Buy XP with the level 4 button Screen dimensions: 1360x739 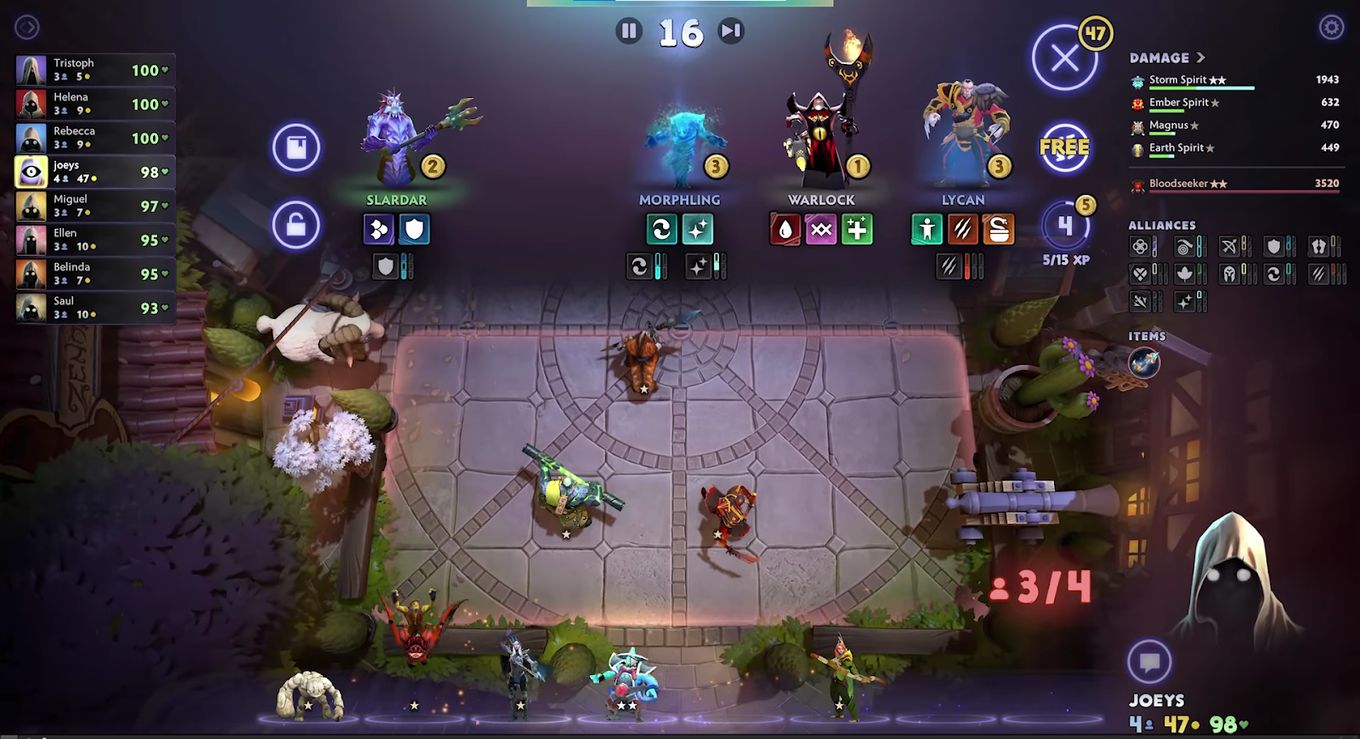[x=1064, y=226]
